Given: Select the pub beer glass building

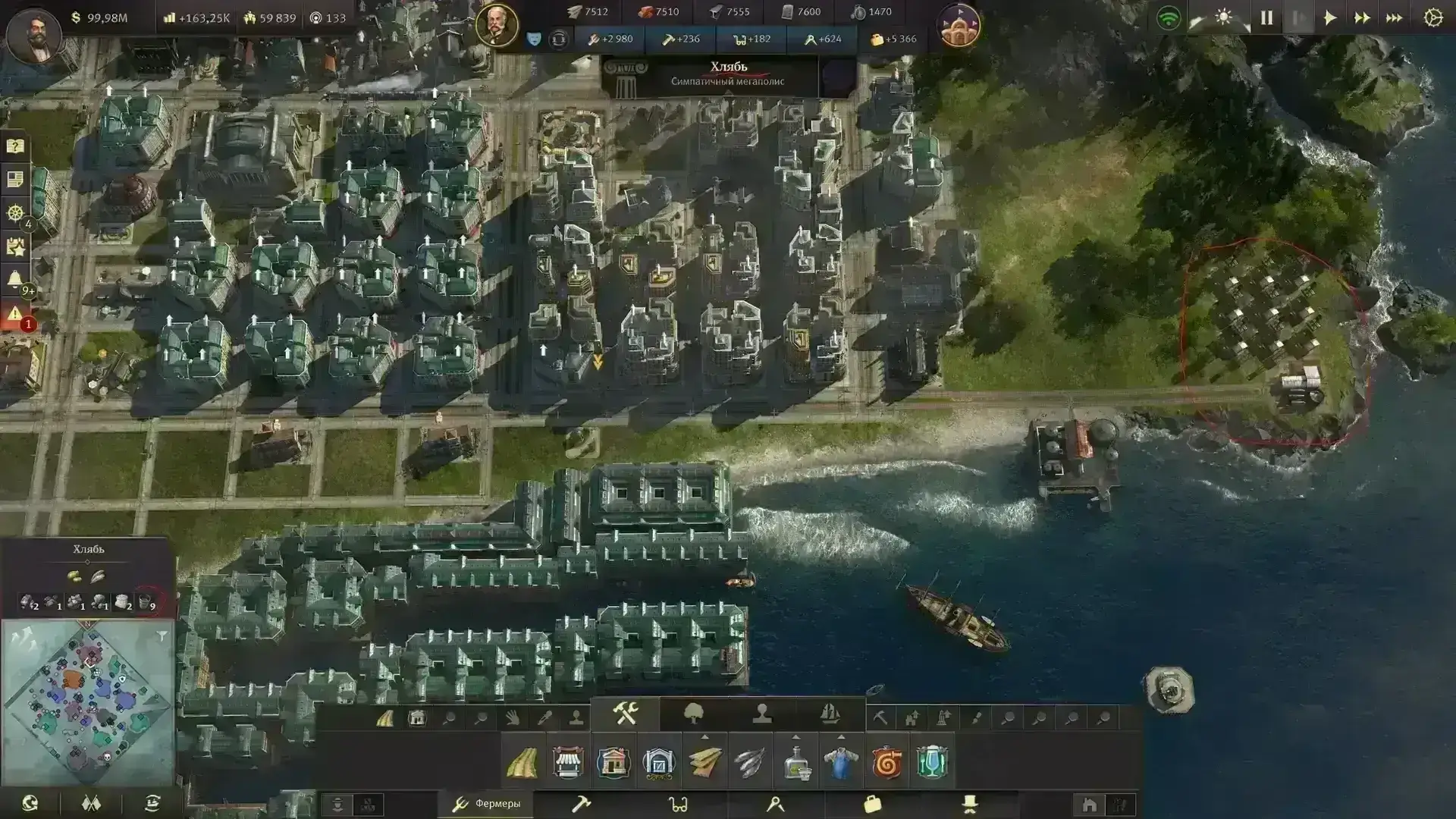Looking at the screenshot, I should 932,763.
